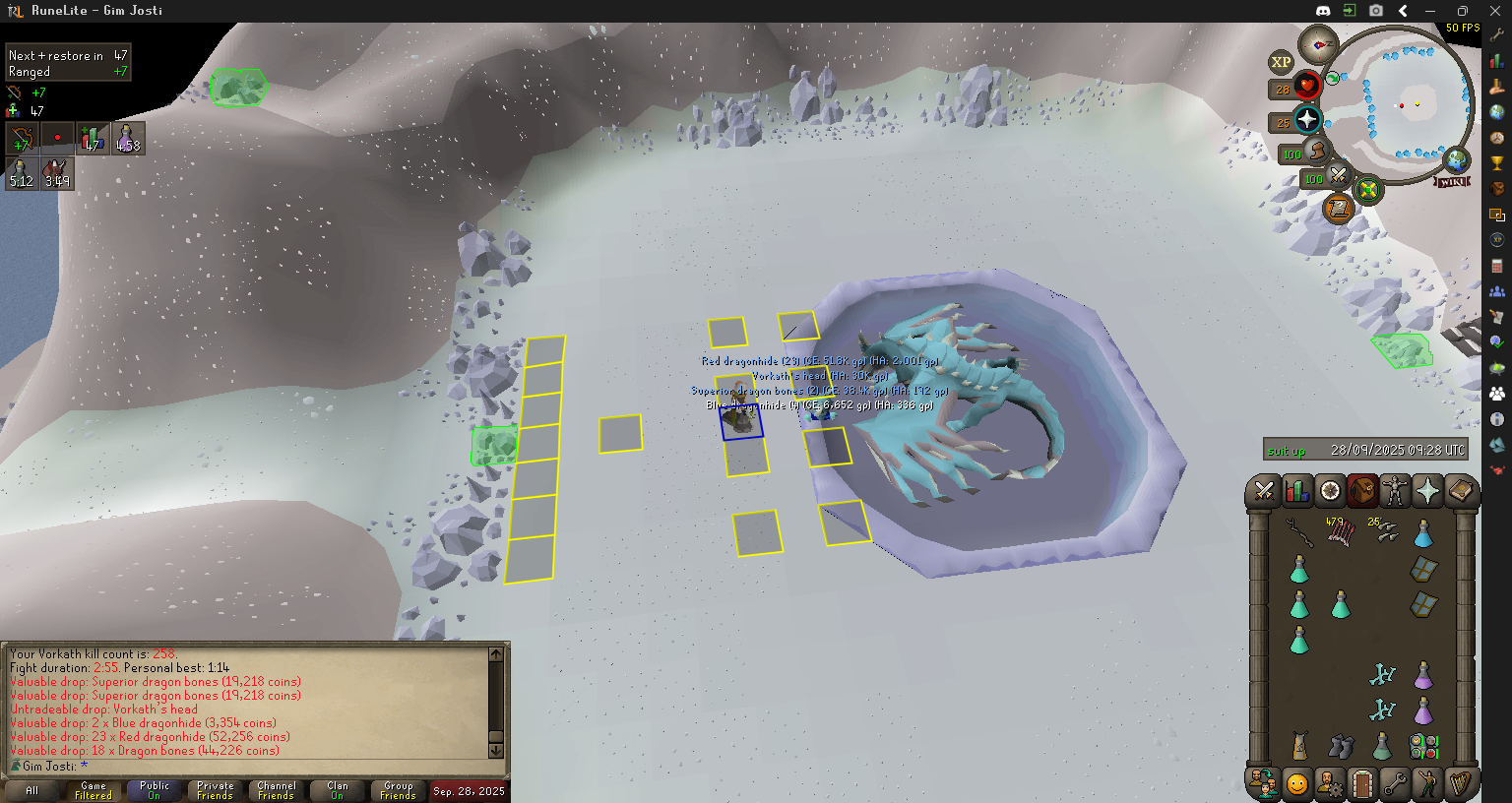Activate the Special Attack orb

coord(1338,176)
